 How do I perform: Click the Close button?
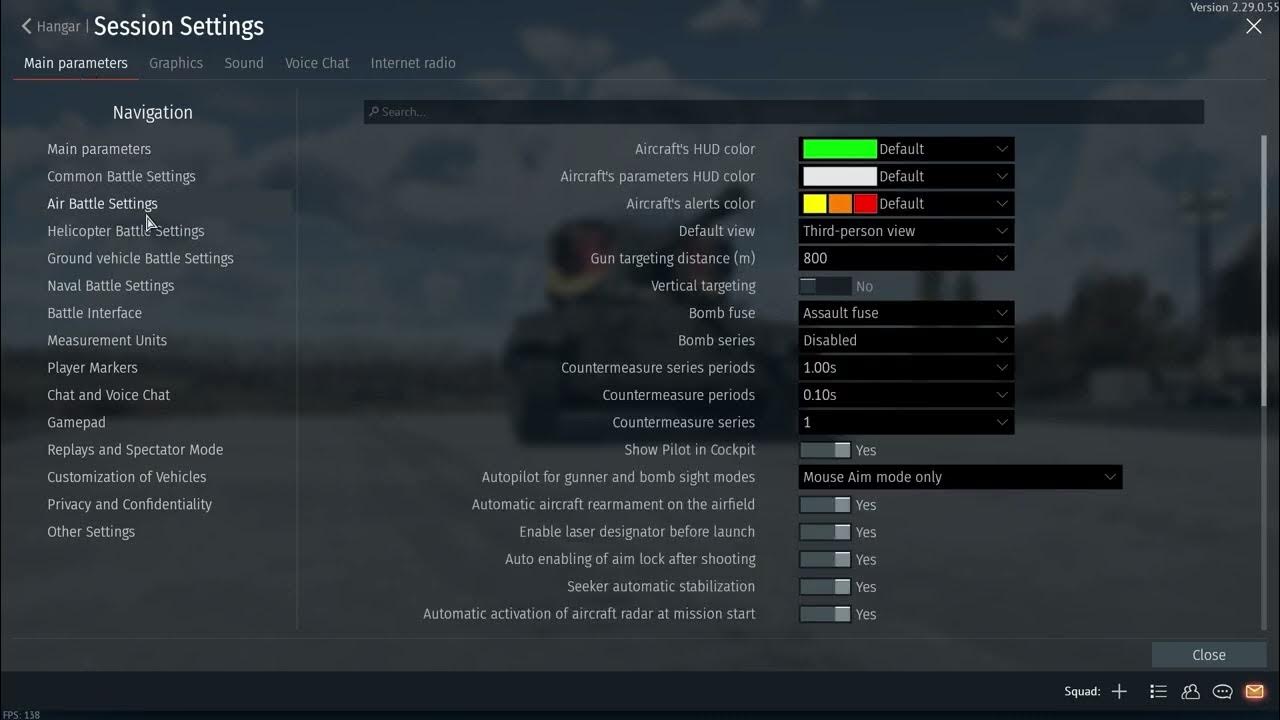[1208, 654]
